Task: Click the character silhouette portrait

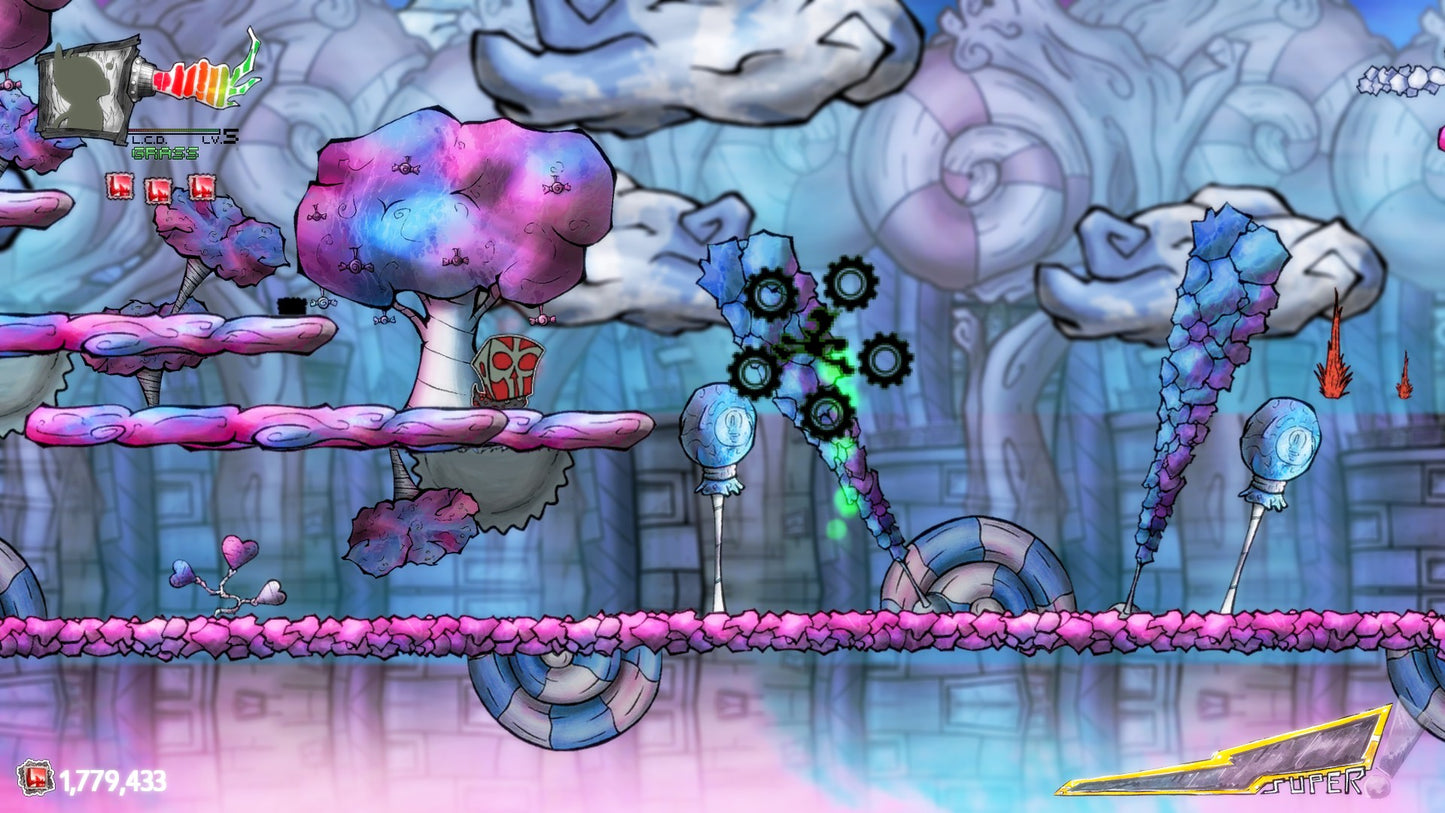Action: [x=87, y=87]
